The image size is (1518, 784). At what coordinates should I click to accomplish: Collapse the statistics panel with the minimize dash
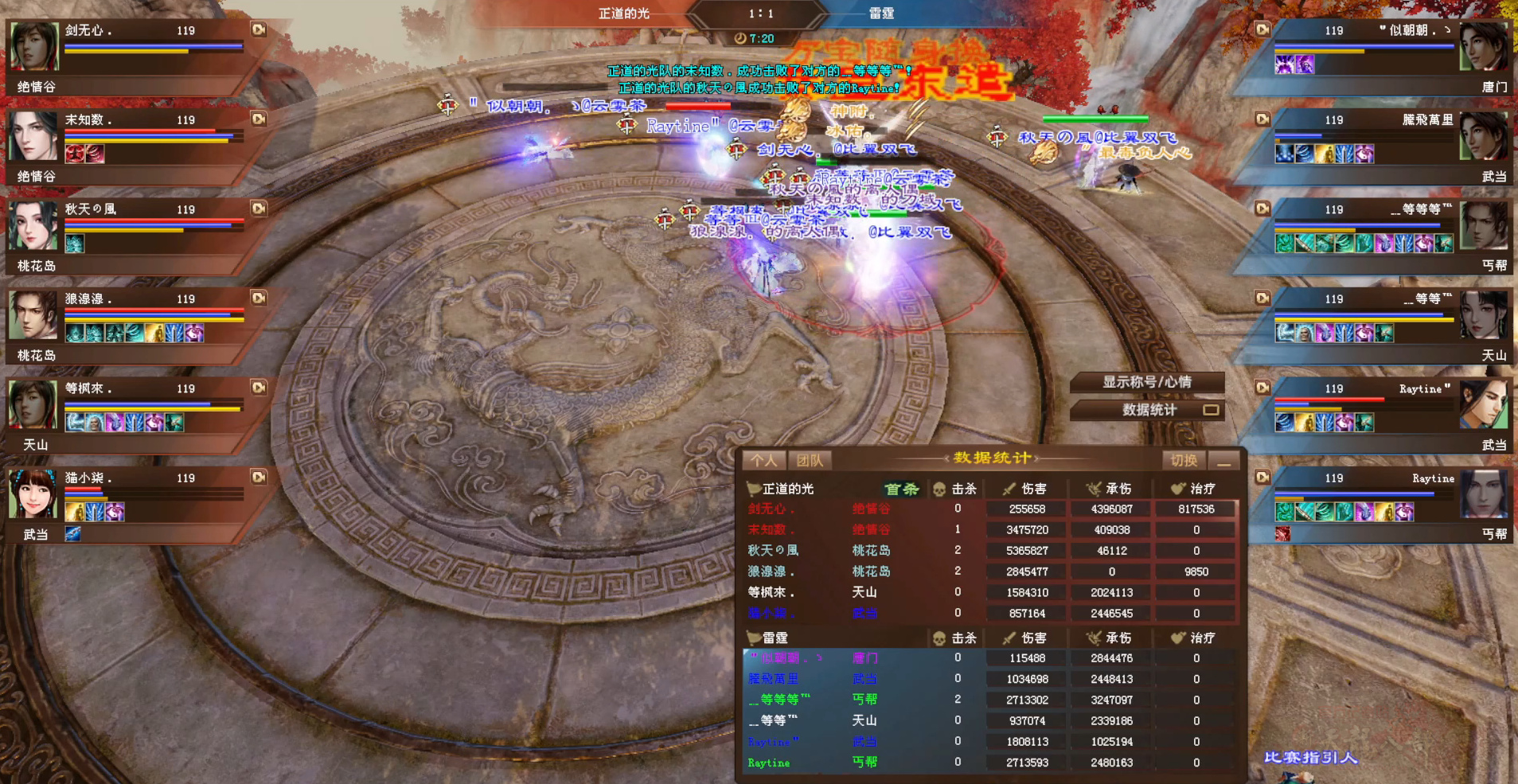tap(1223, 461)
